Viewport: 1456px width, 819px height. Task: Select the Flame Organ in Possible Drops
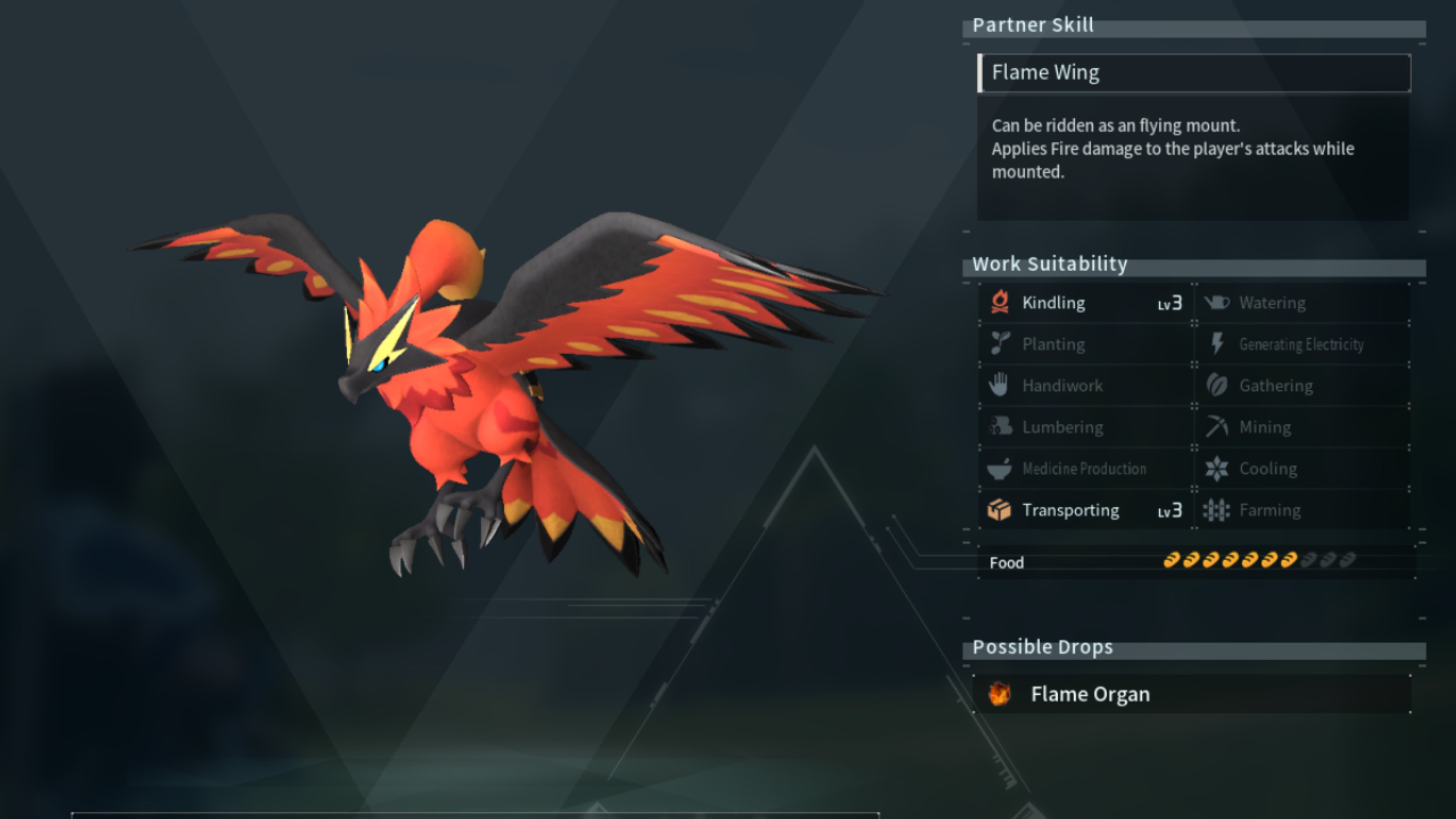[x=1091, y=694]
